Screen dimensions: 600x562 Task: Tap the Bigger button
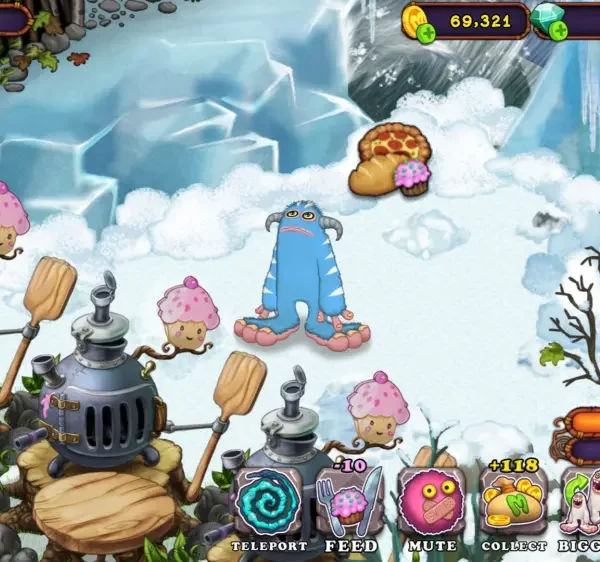pyautogui.click(x=582, y=503)
